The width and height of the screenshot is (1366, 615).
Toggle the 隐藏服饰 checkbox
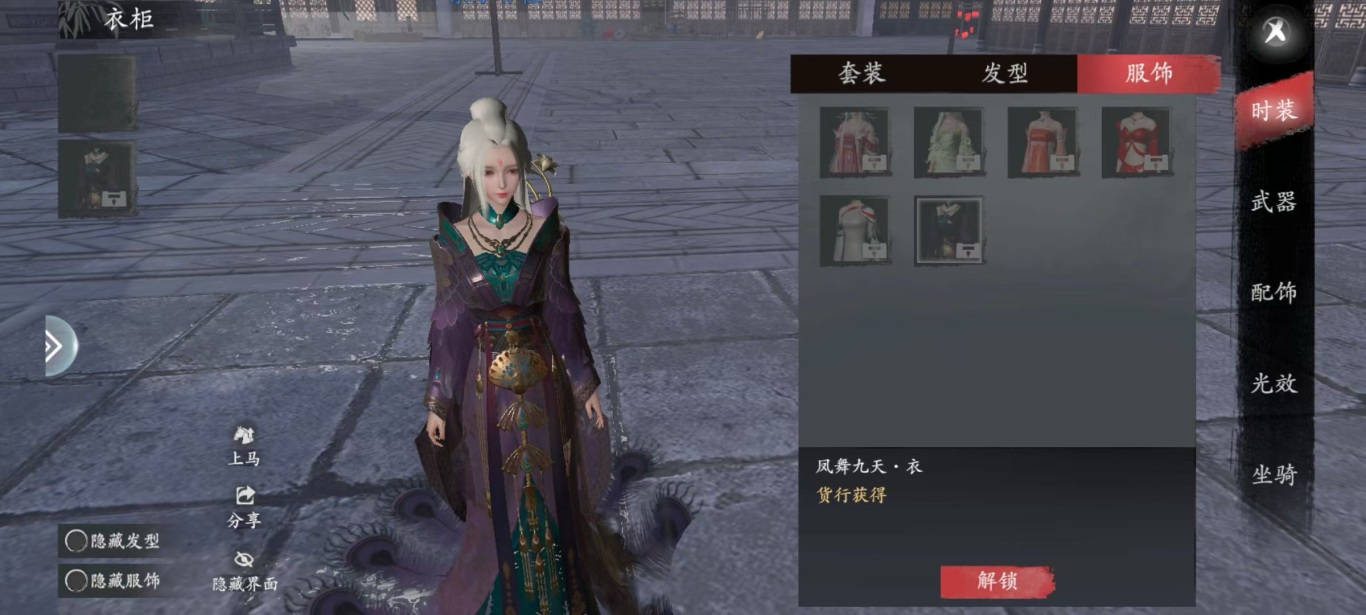pos(77,580)
